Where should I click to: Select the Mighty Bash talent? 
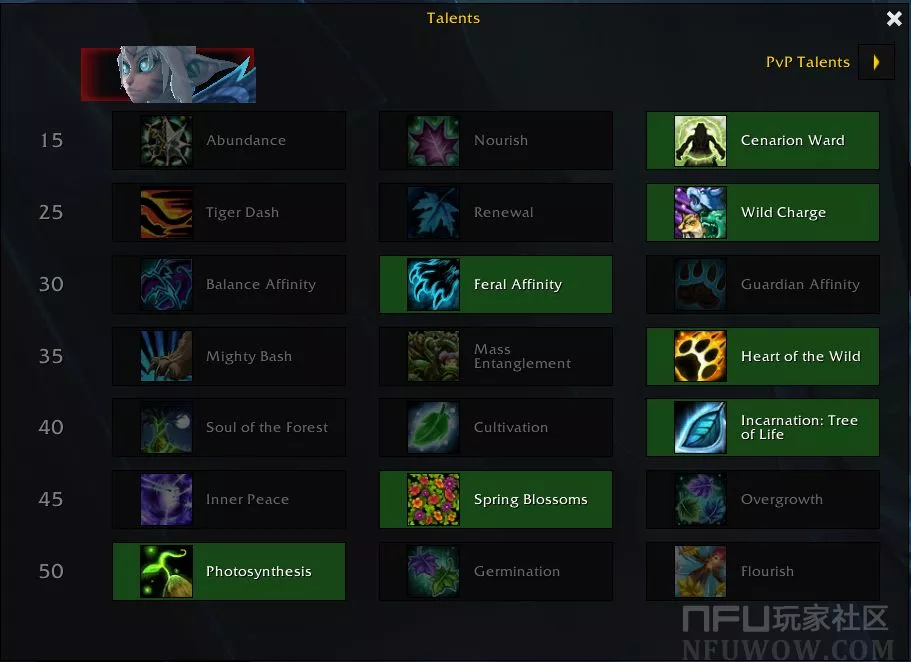(229, 356)
